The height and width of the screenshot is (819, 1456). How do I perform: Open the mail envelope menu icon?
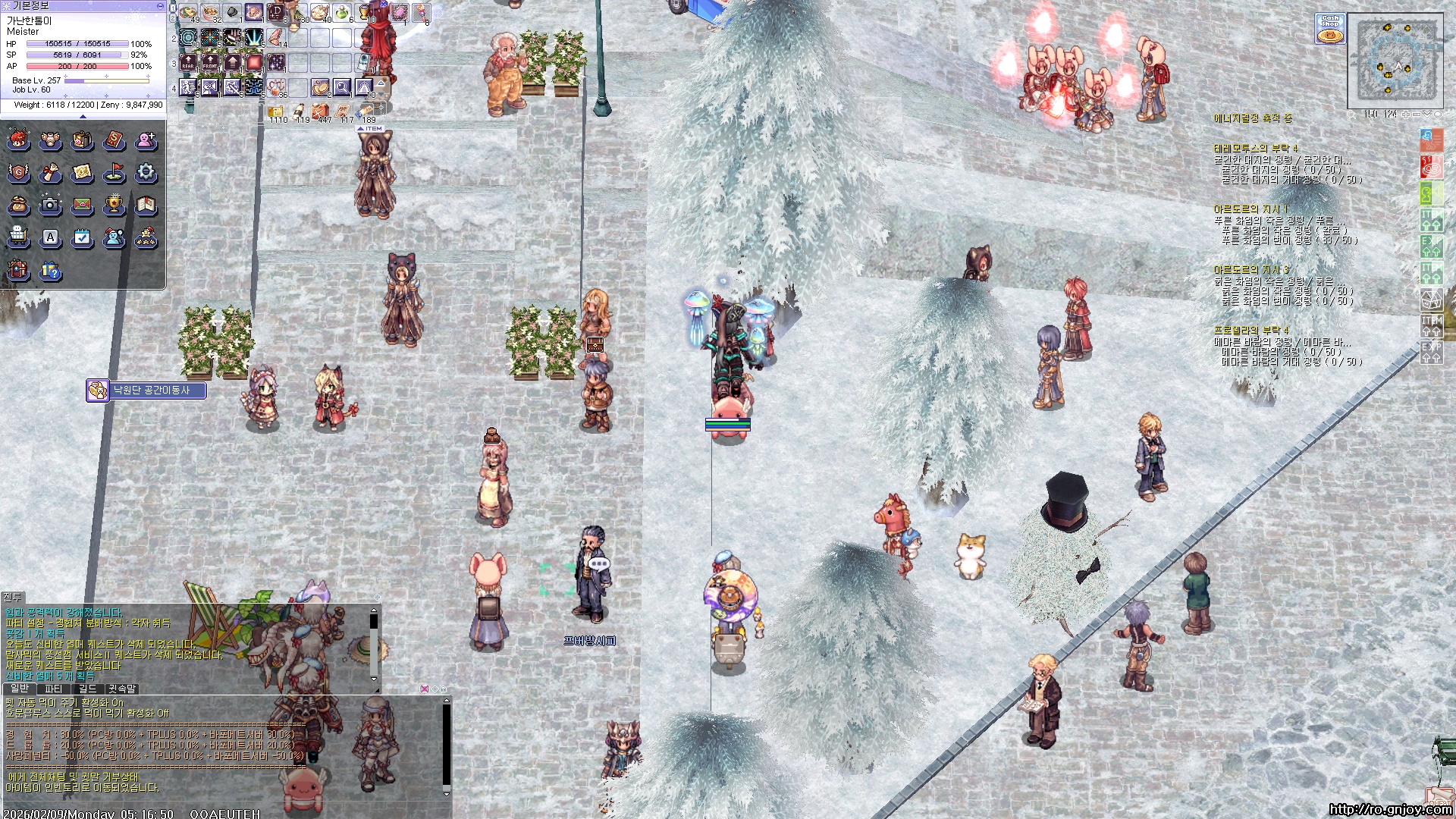tap(82, 205)
